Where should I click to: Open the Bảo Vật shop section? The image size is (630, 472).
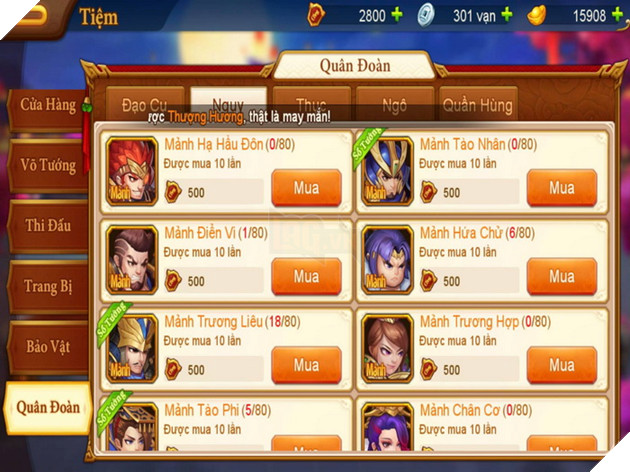tap(47, 346)
